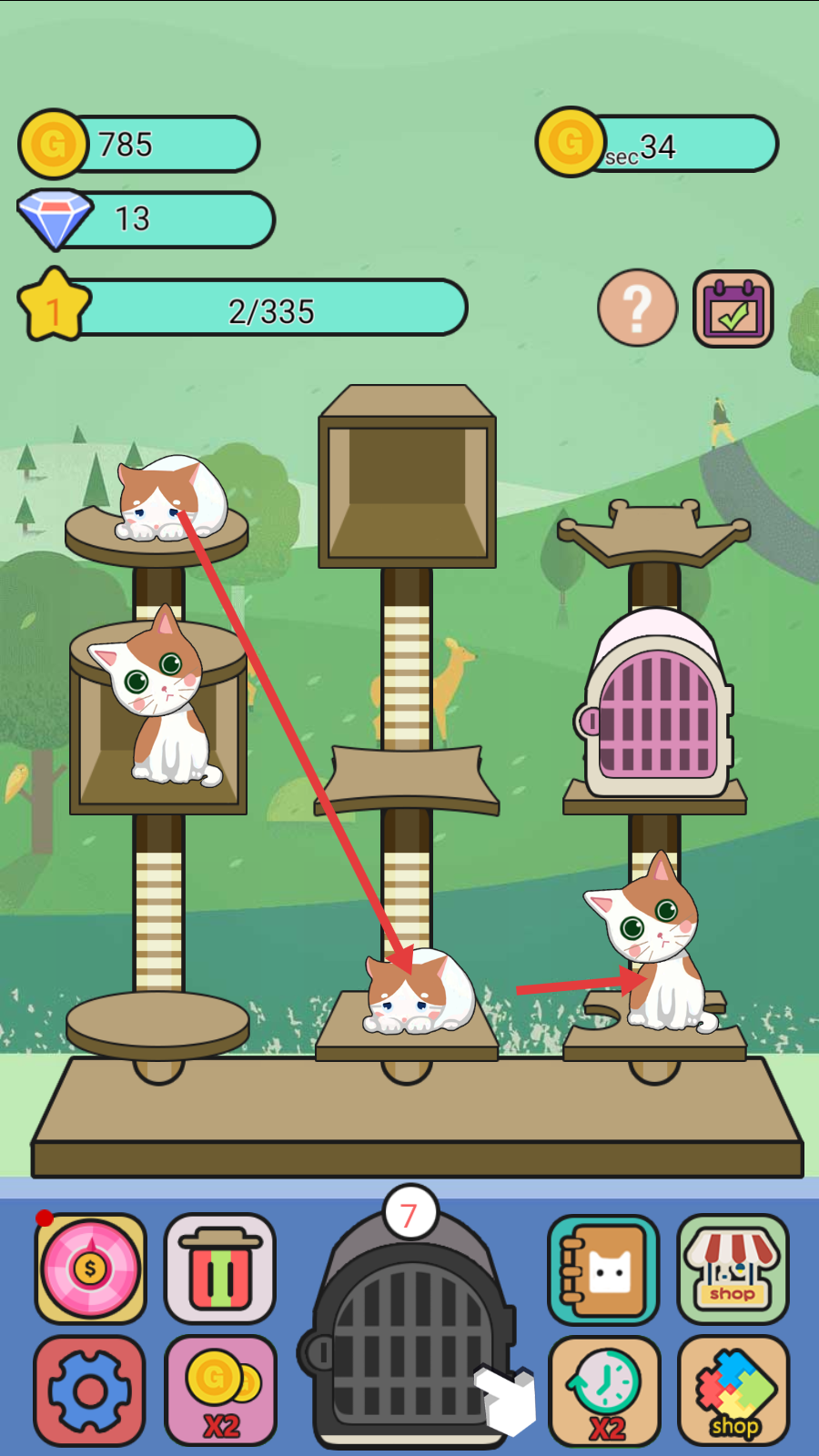Activate the clock X2 speed boost

click(x=604, y=1390)
